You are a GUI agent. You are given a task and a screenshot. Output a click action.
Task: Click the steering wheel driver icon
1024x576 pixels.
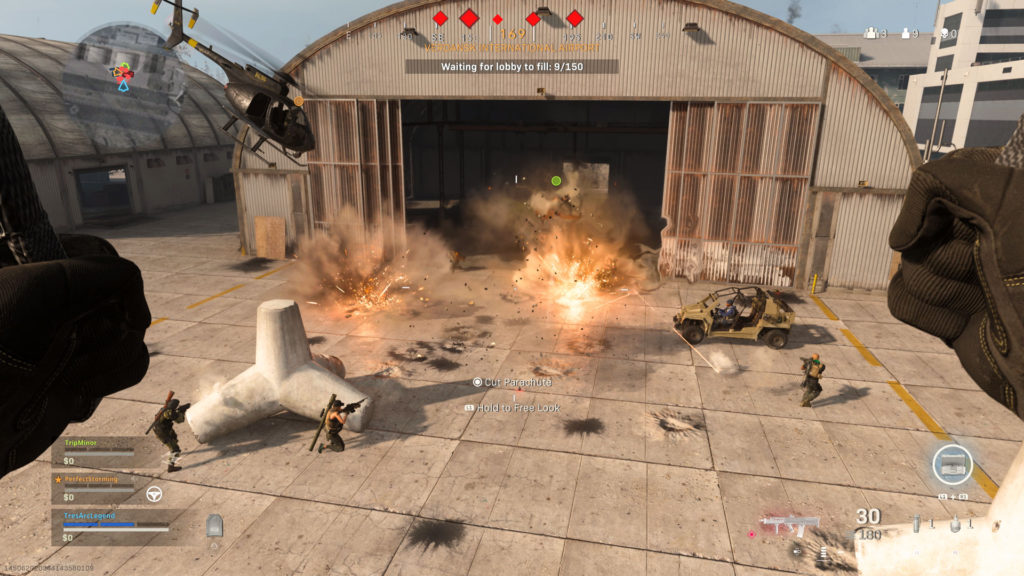tap(154, 493)
